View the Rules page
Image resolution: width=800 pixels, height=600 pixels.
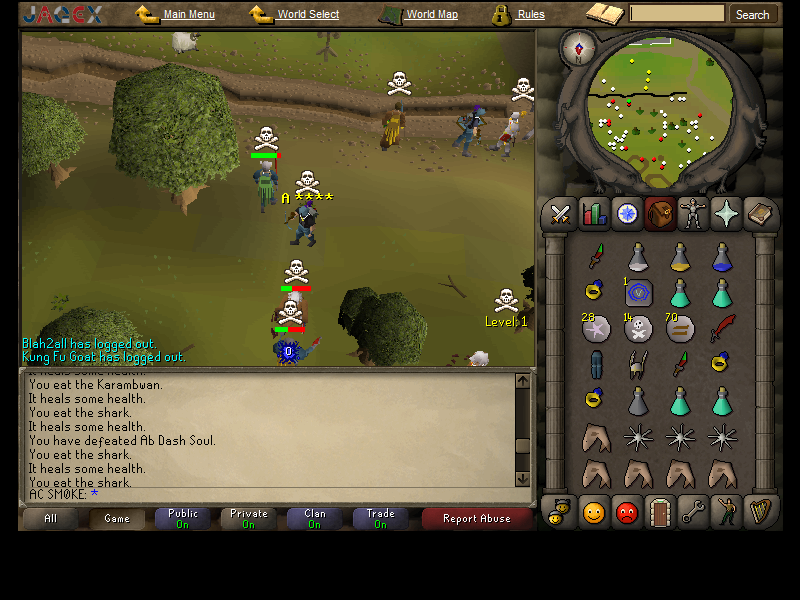tap(531, 15)
